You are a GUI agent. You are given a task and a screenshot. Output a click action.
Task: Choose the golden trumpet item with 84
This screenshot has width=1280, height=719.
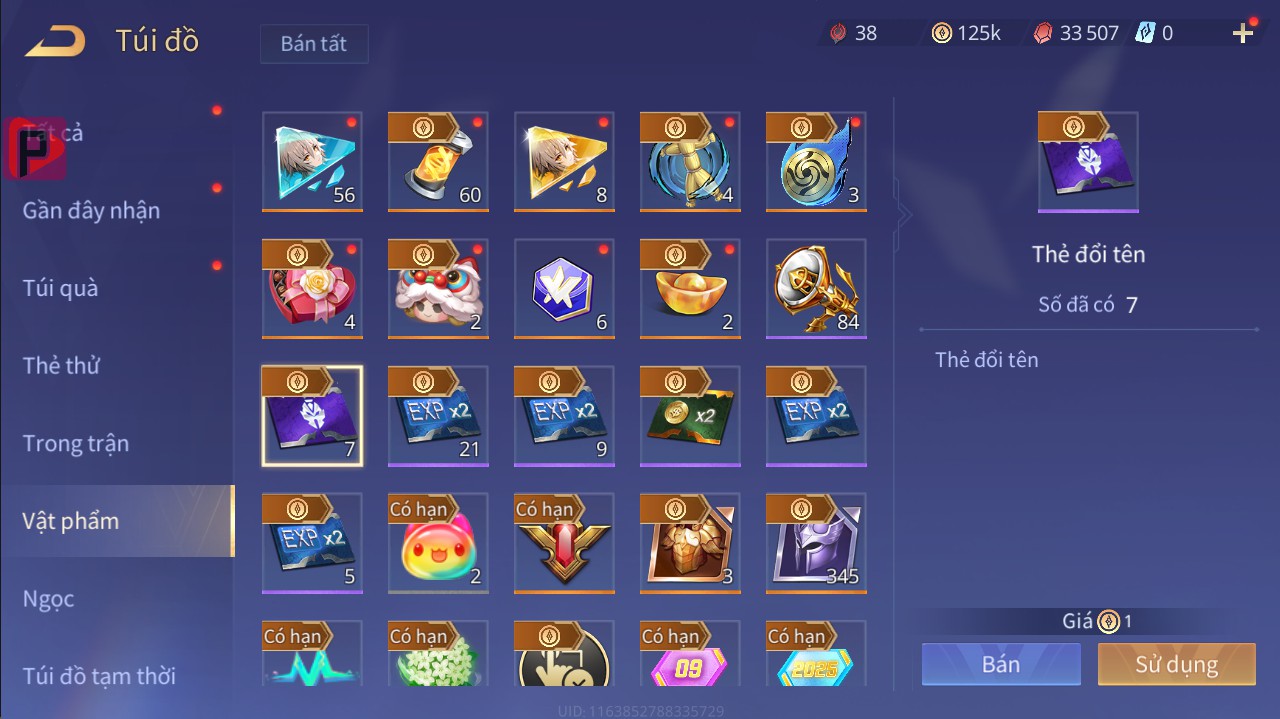[816, 289]
